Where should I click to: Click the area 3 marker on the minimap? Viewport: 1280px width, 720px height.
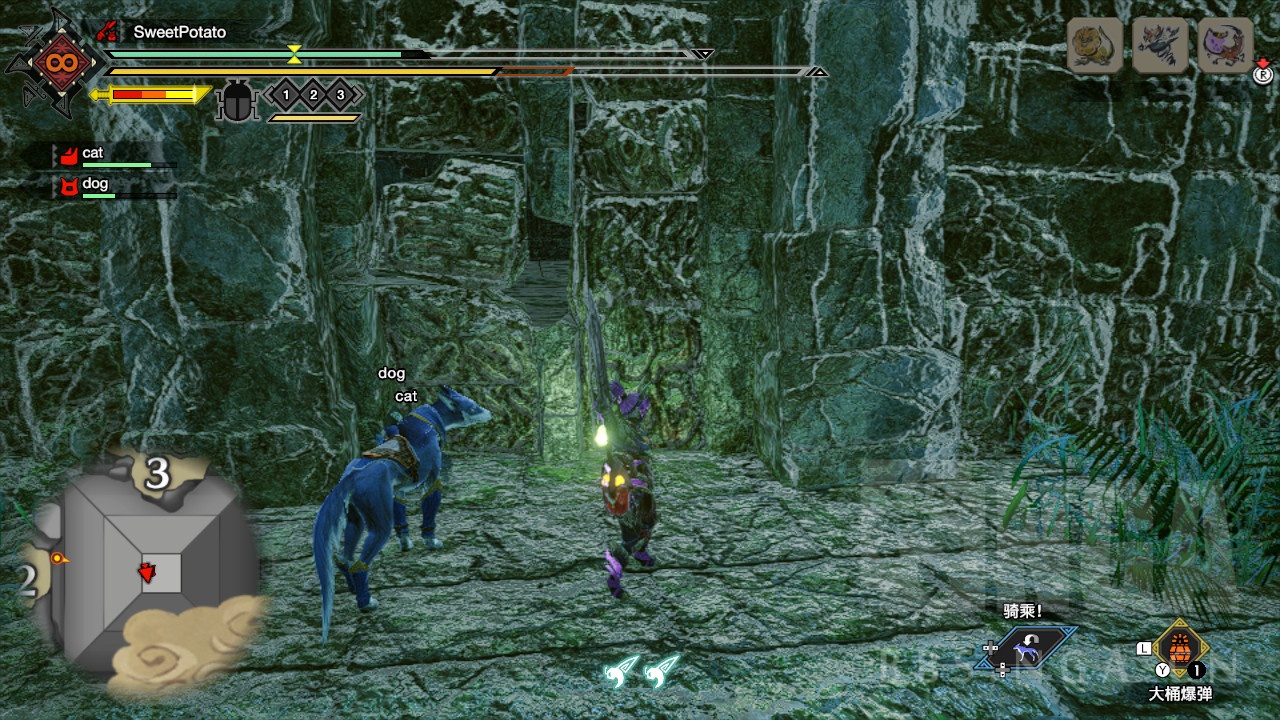(x=156, y=475)
